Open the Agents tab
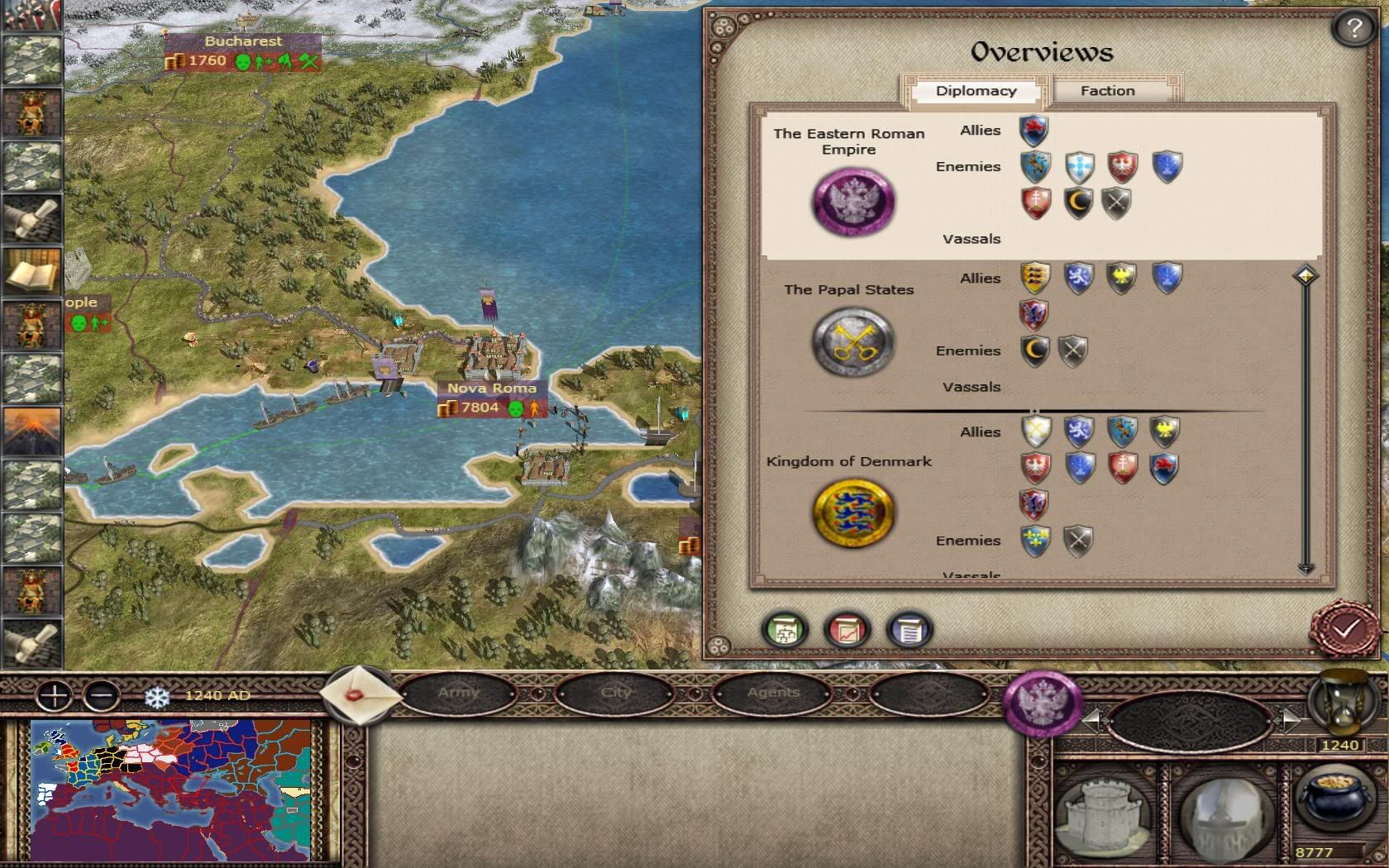 [773, 693]
